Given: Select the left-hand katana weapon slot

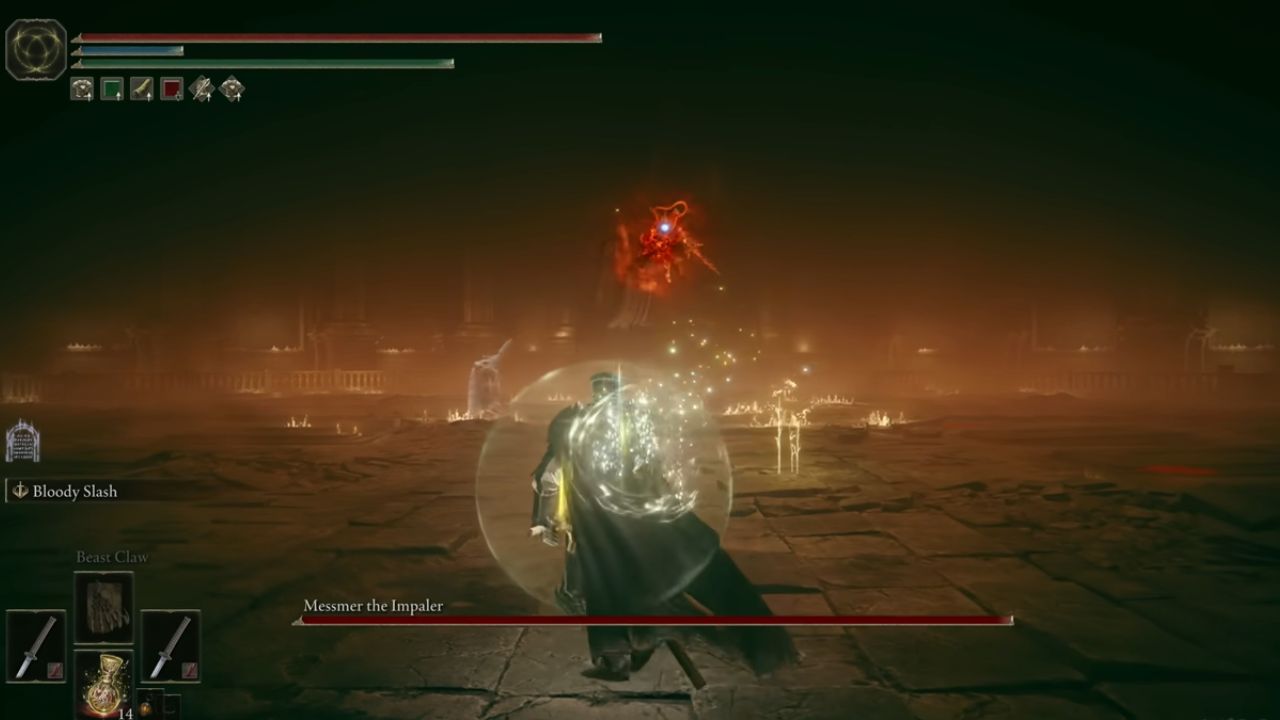Looking at the screenshot, I should (x=36, y=645).
